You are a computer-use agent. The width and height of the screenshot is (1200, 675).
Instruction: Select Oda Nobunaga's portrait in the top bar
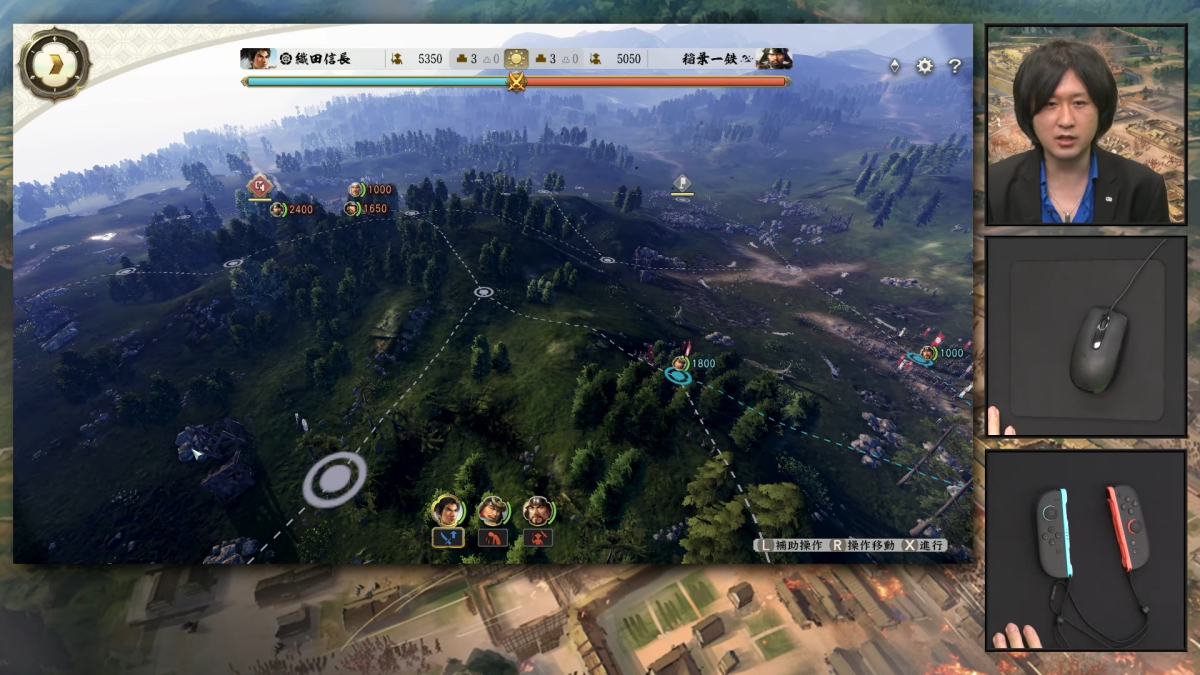pos(258,59)
